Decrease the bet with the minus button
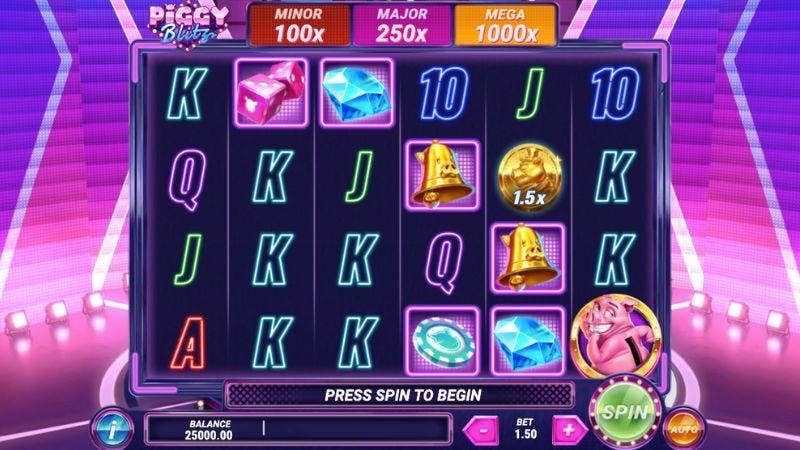800x450 pixels. (x=482, y=429)
